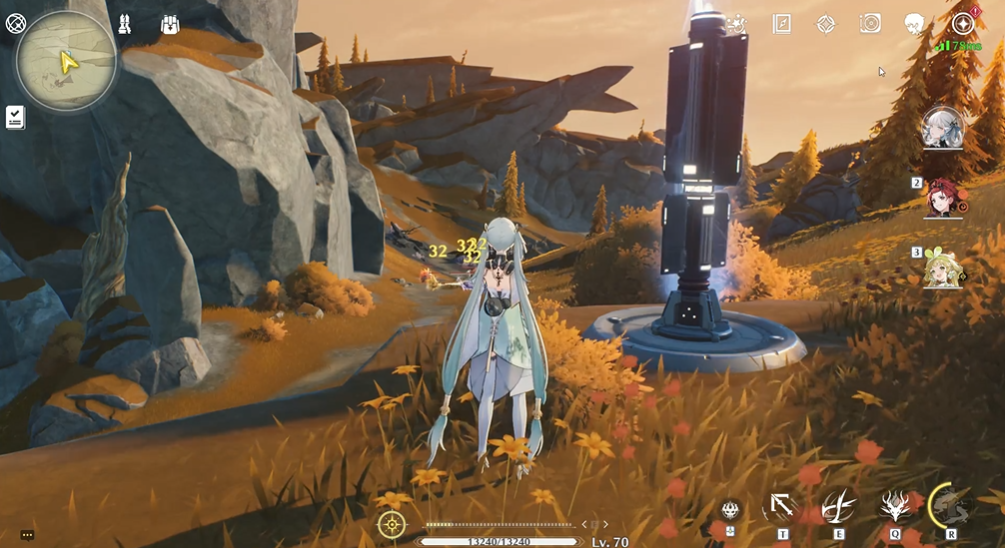Open the circular minimap
The image size is (1005, 548).
pos(66,61)
